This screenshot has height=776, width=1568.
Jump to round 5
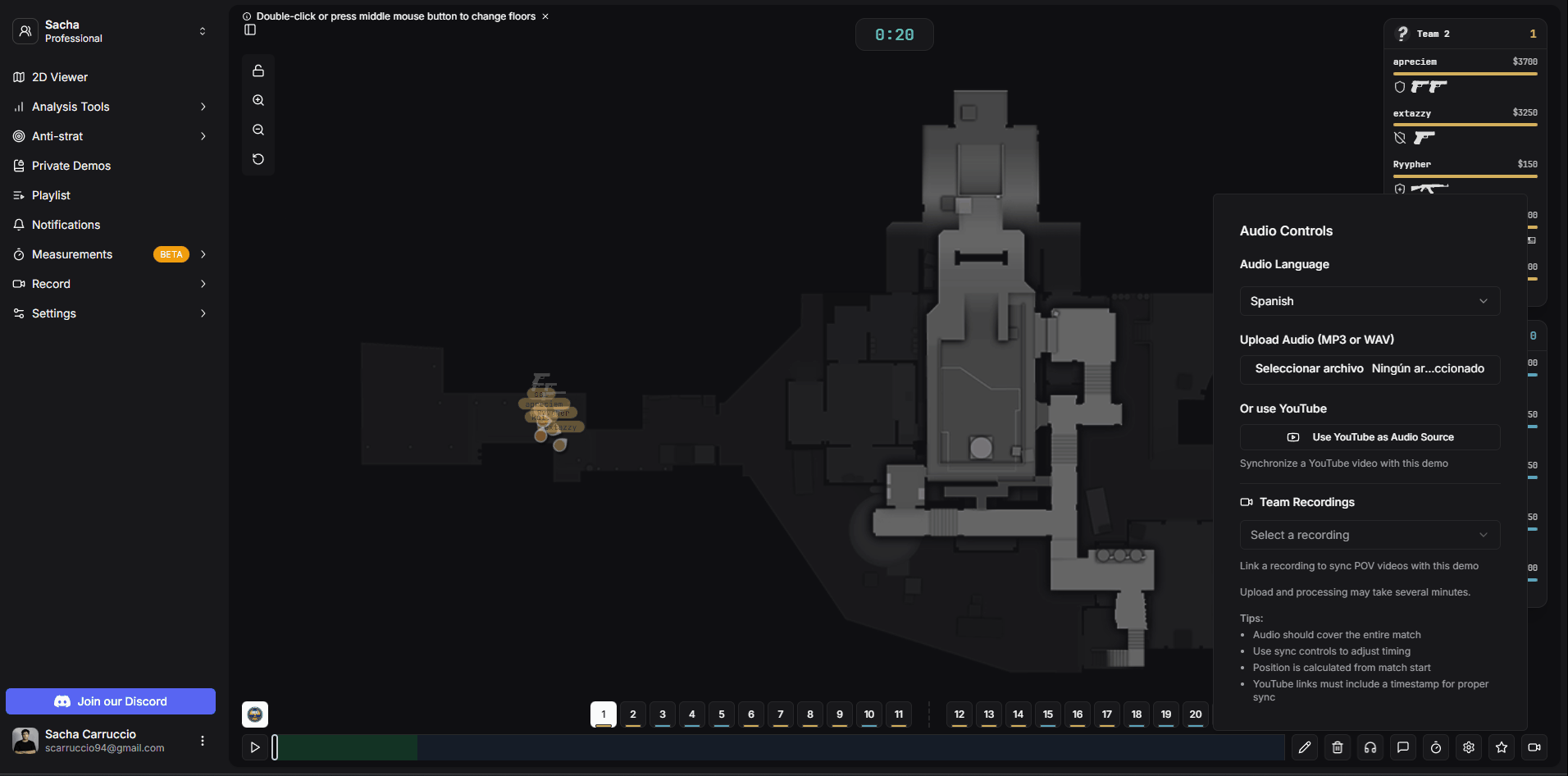pyautogui.click(x=722, y=714)
